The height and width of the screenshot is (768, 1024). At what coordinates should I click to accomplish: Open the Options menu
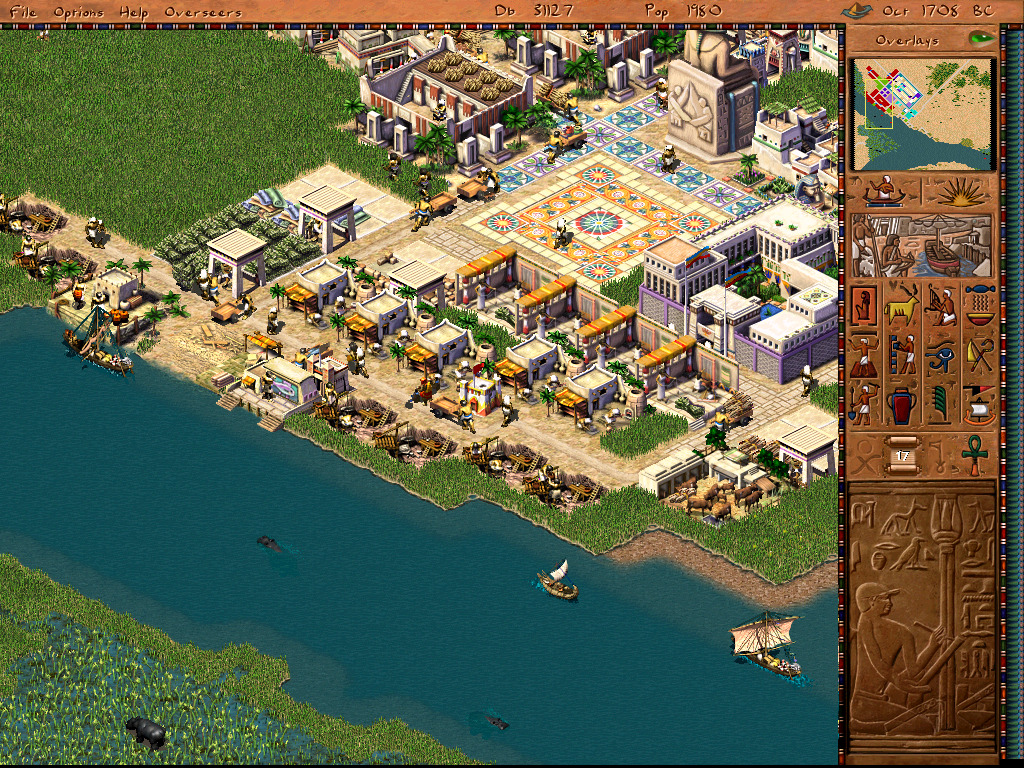coord(76,12)
